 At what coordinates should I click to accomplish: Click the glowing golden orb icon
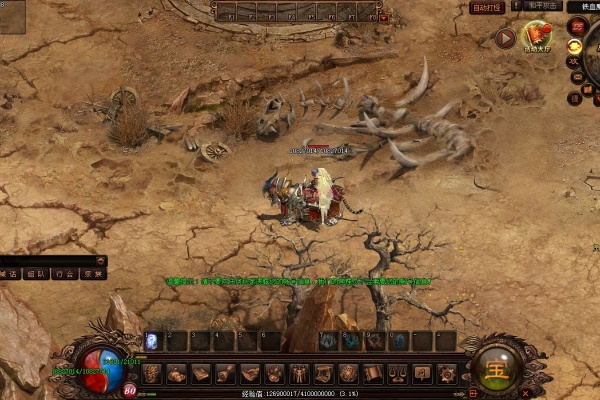tap(575, 46)
